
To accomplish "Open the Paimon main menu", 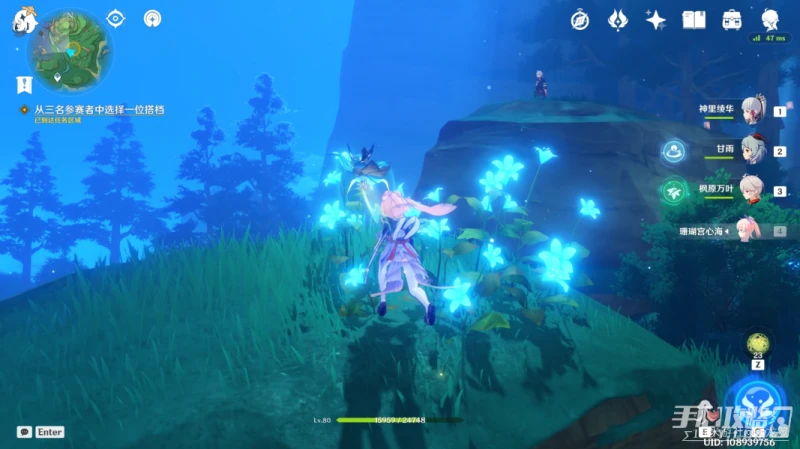I will click(x=24, y=19).
